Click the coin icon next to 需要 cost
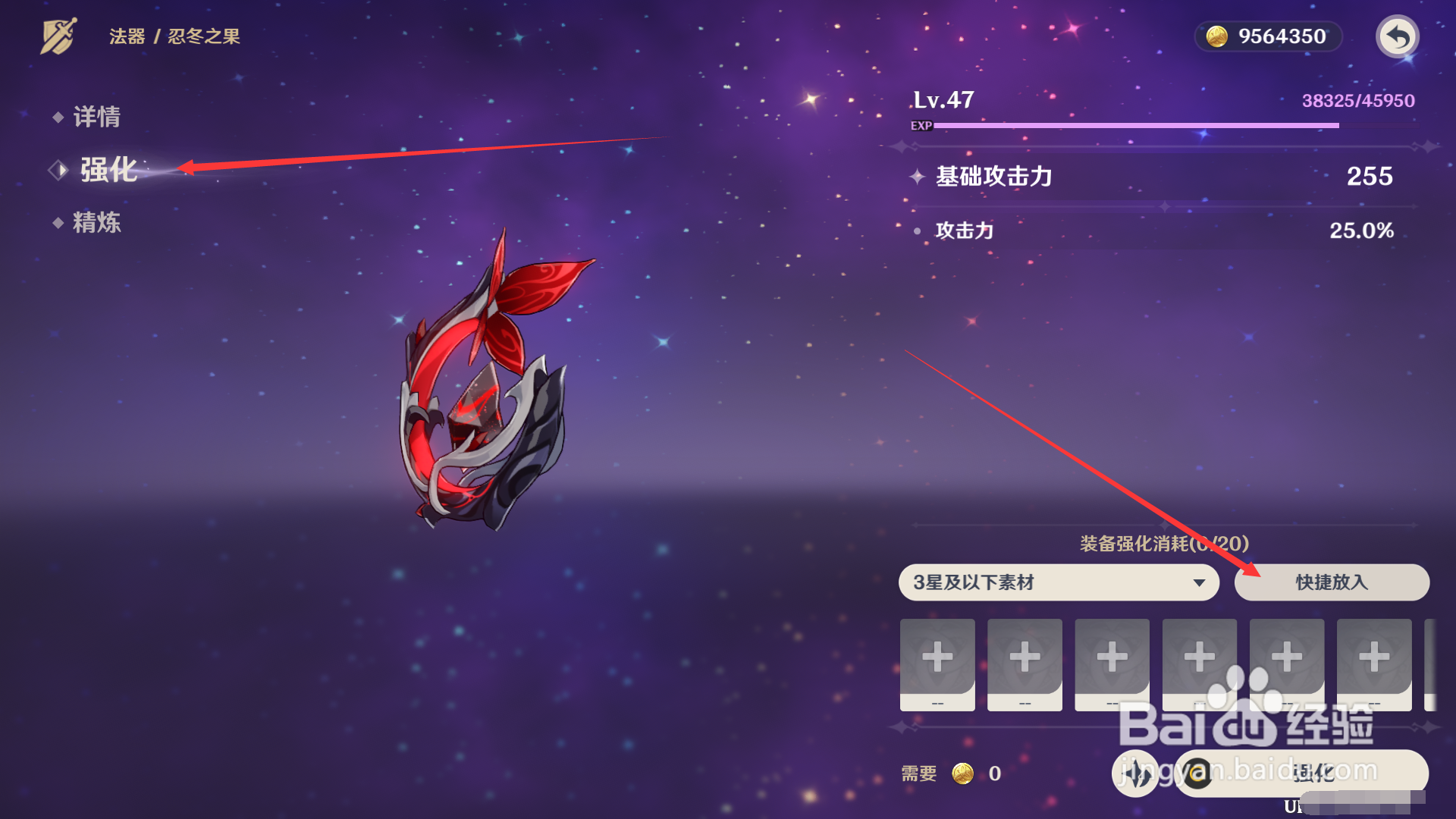The image size is (1456, 819). (x=963, y=773)
